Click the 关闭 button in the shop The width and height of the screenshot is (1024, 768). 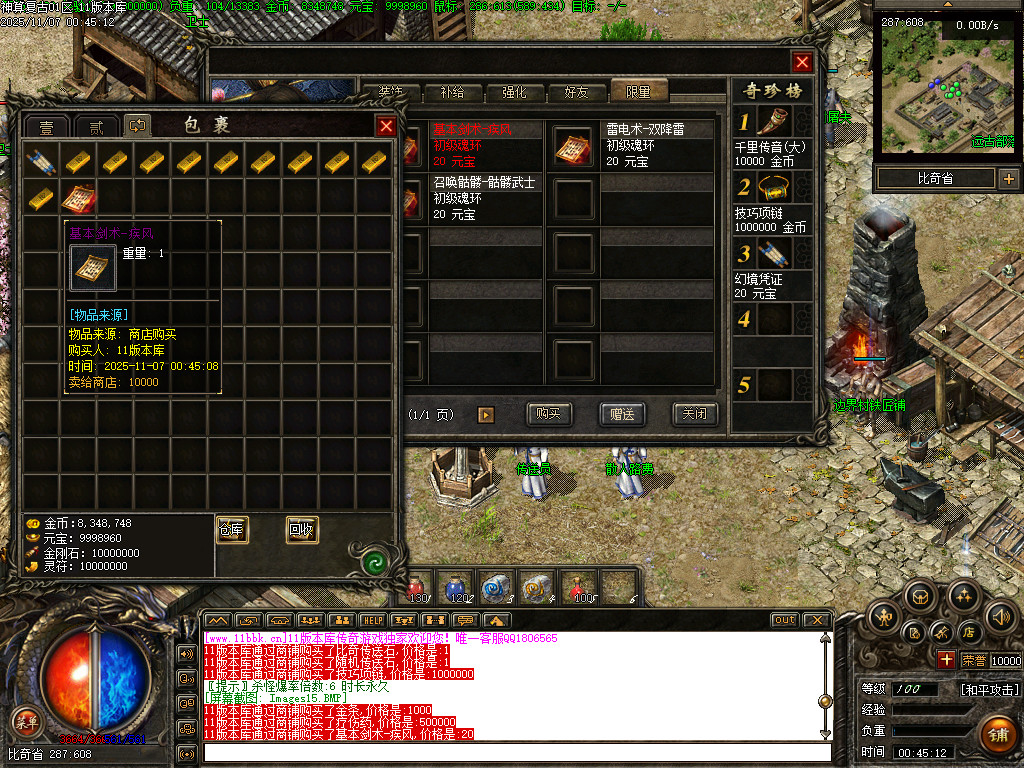pos(695,414)
